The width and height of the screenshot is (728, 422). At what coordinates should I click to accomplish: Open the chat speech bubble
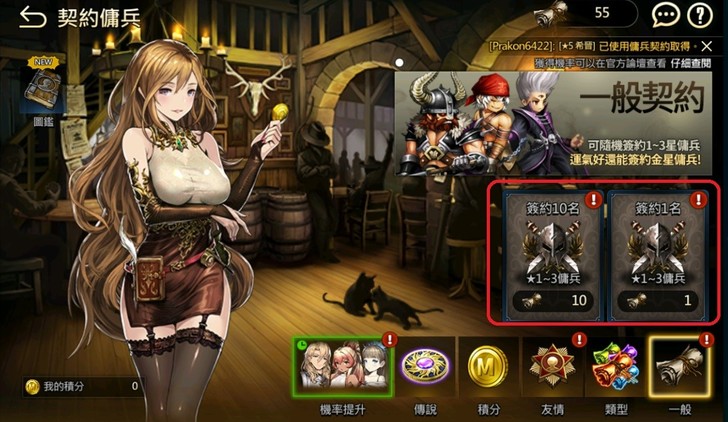(665, 15)
